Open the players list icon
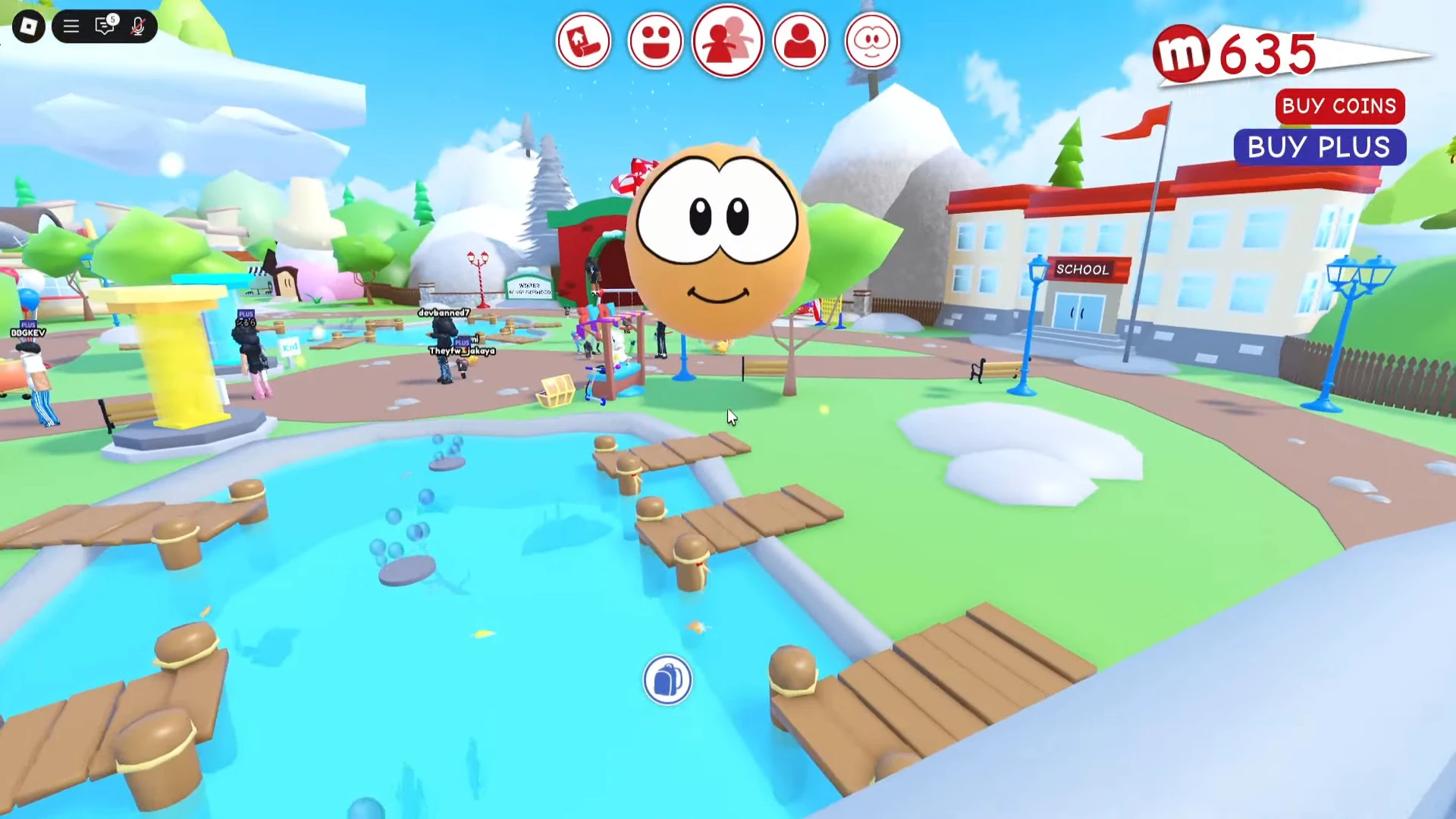 727,41
